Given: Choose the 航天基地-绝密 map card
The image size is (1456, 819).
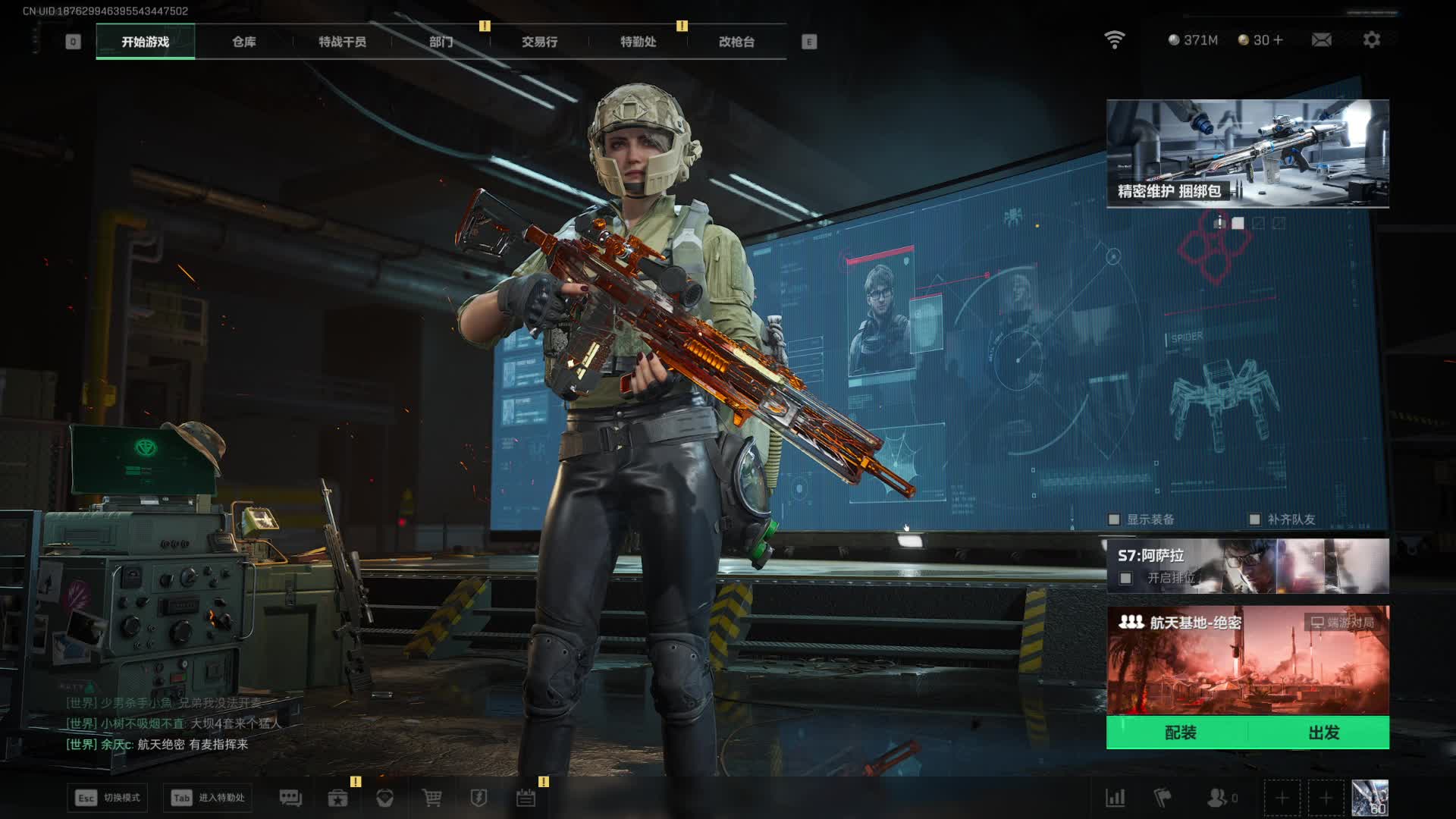Looking at the screenshot, I should point(1247,660).
